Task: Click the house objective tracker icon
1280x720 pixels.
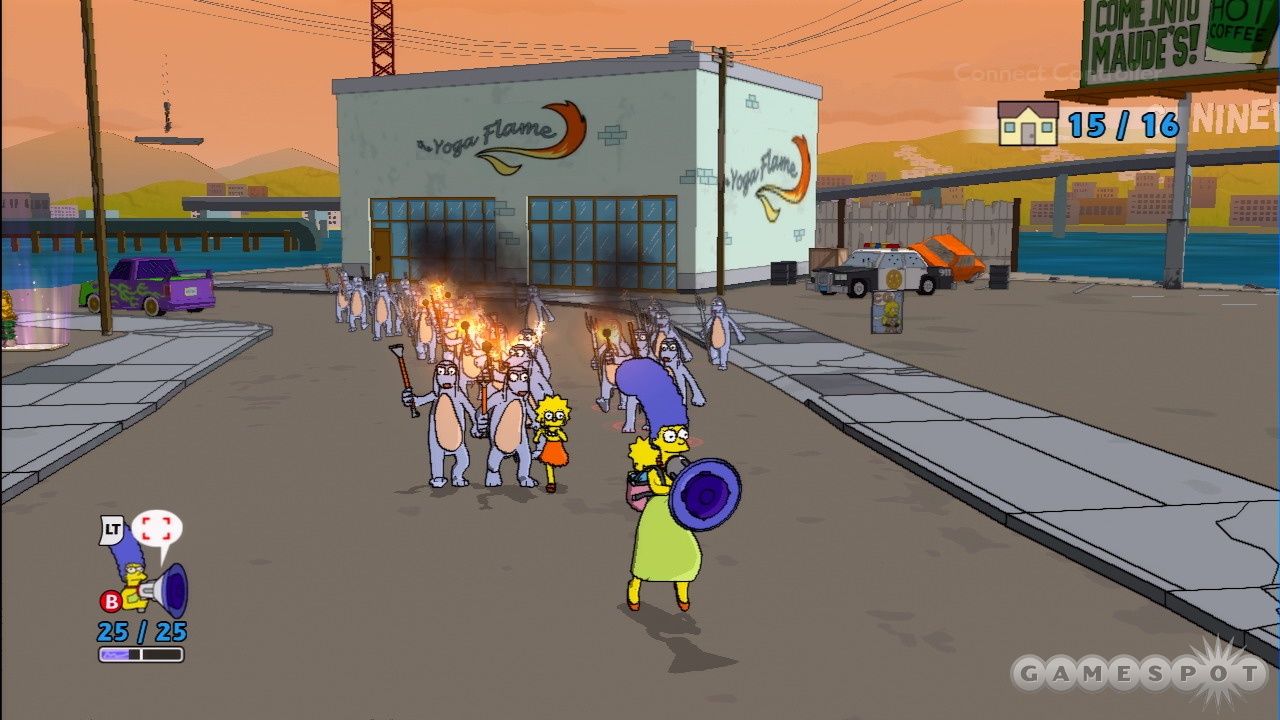Action: 1027,124
